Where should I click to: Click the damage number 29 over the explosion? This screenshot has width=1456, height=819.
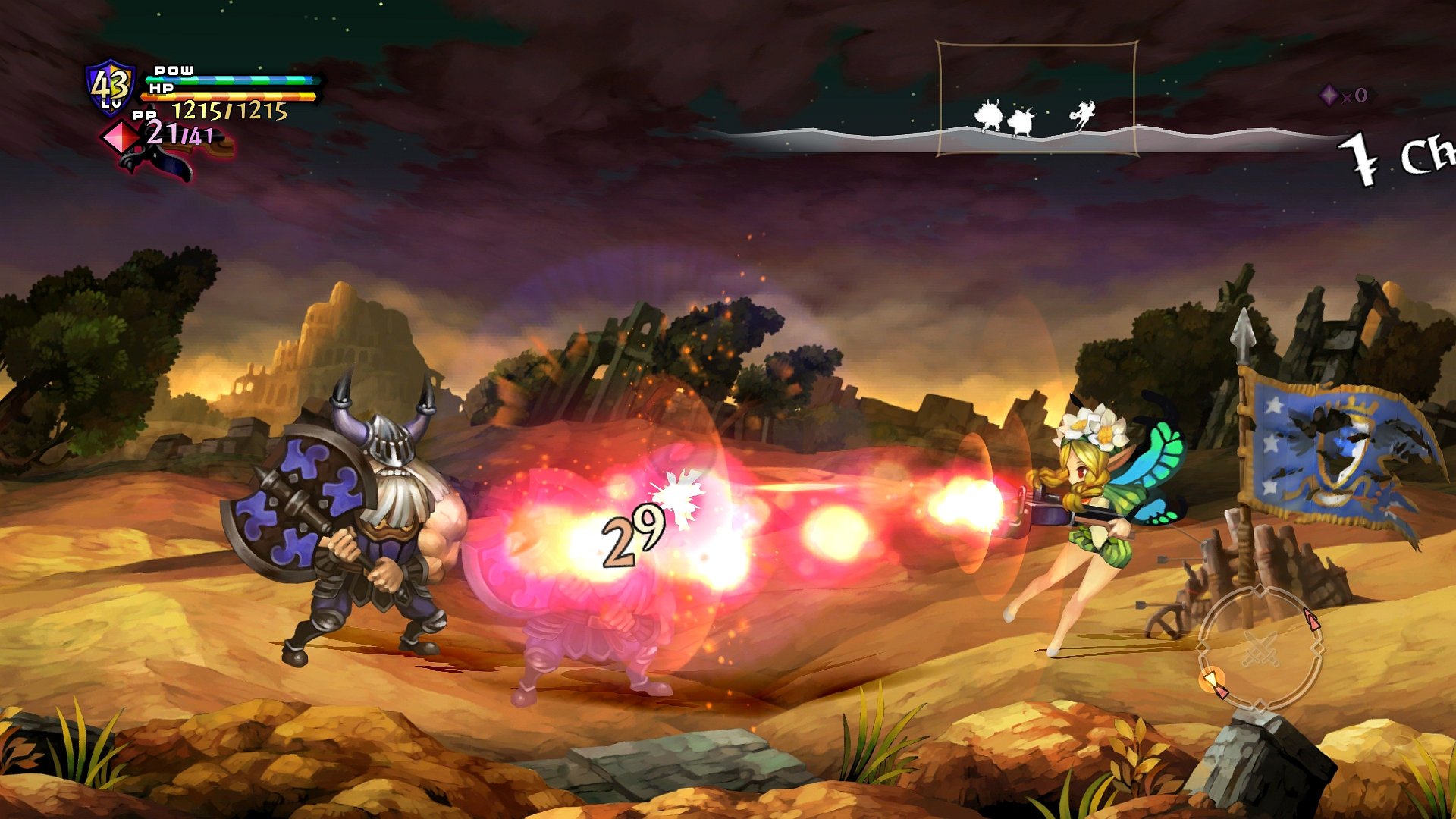(635, 536)
